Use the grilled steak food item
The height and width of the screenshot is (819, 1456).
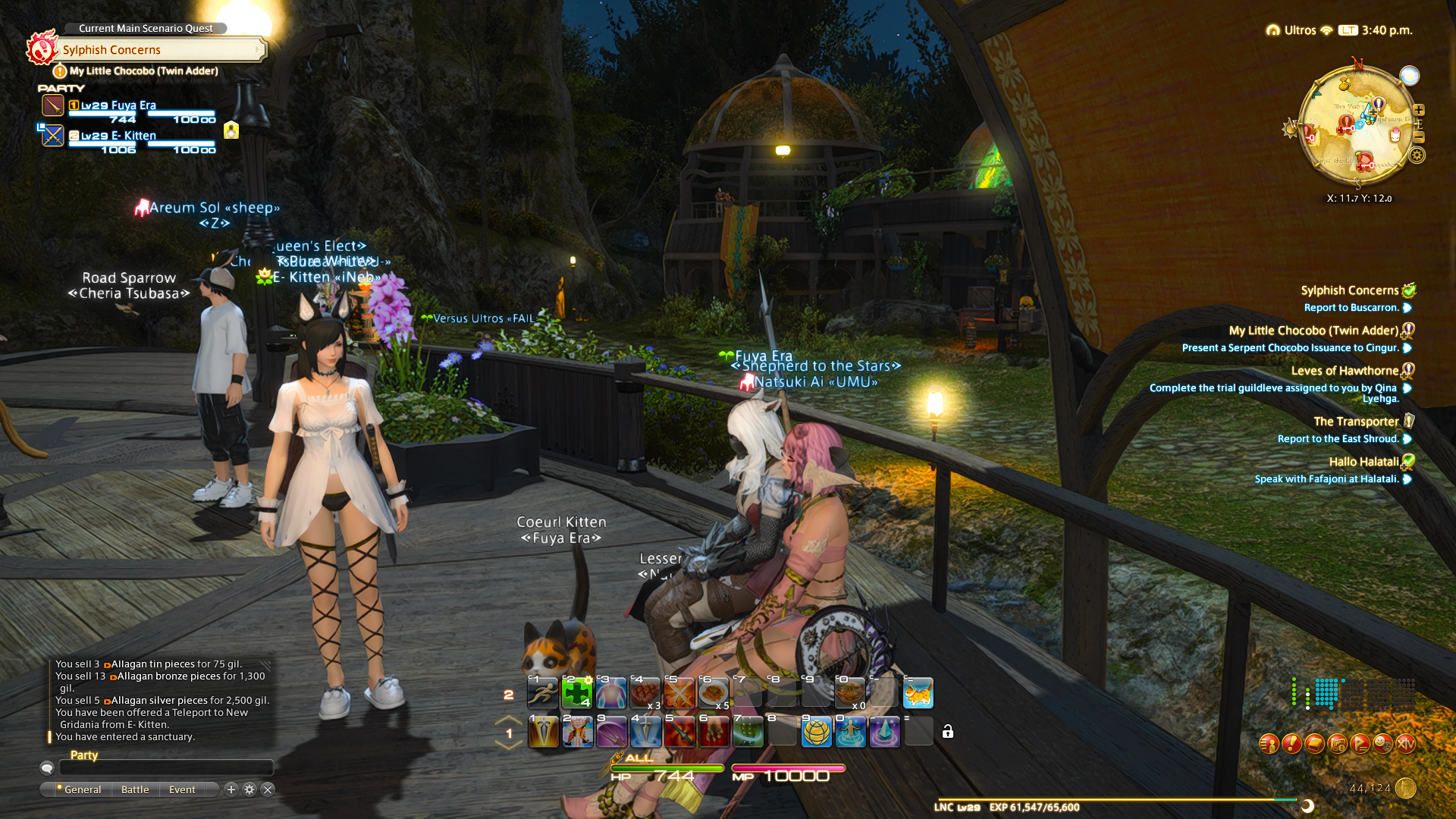pos(645,693)
